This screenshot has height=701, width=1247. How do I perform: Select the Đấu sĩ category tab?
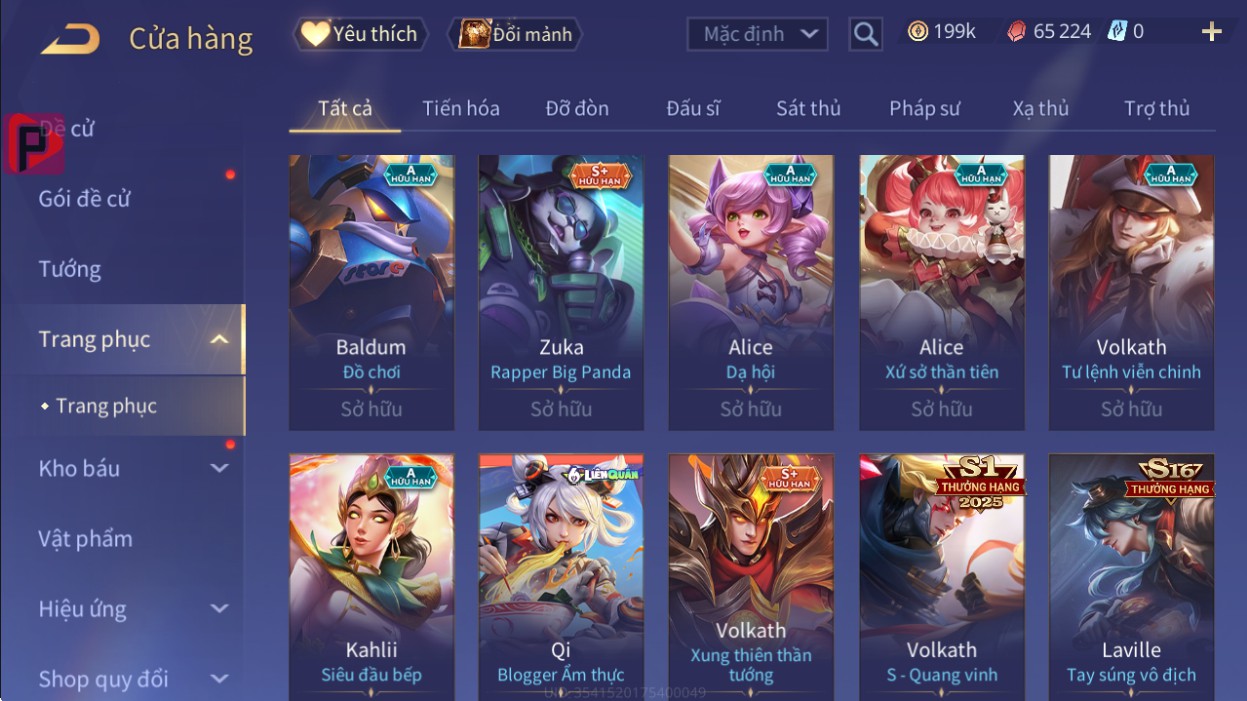(693, 108)
